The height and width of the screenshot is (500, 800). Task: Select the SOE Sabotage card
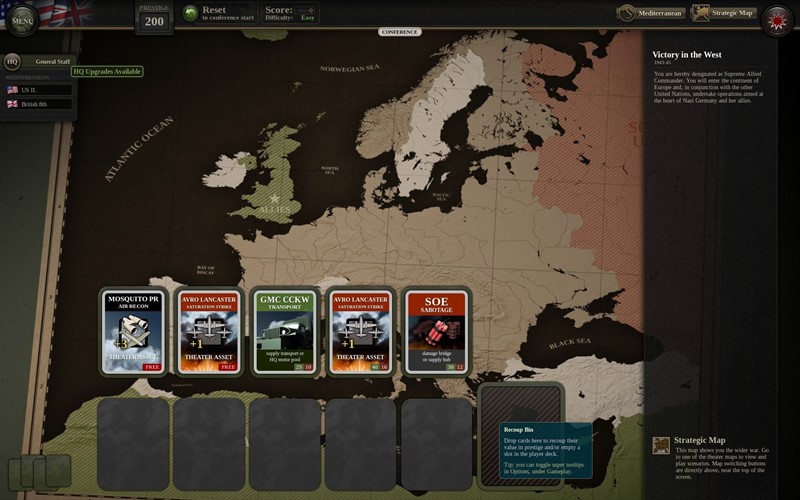(436, 331)
